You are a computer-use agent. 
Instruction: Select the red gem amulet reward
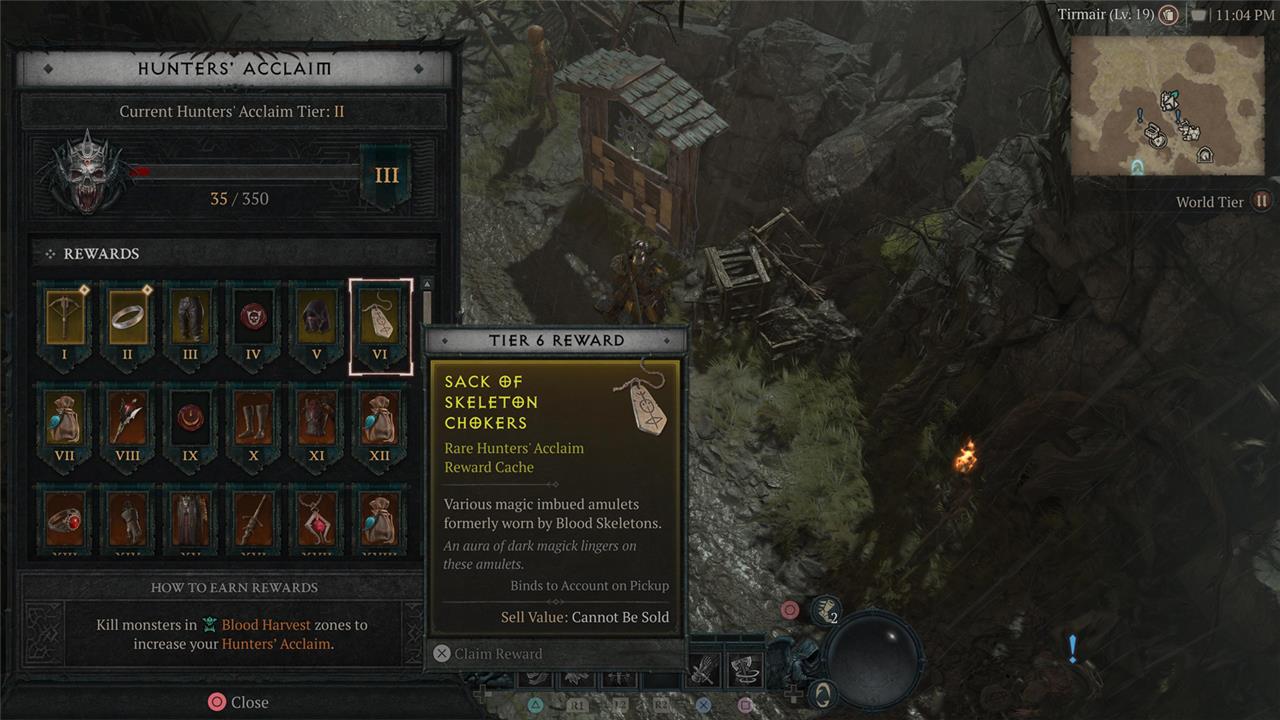(316, 518)
